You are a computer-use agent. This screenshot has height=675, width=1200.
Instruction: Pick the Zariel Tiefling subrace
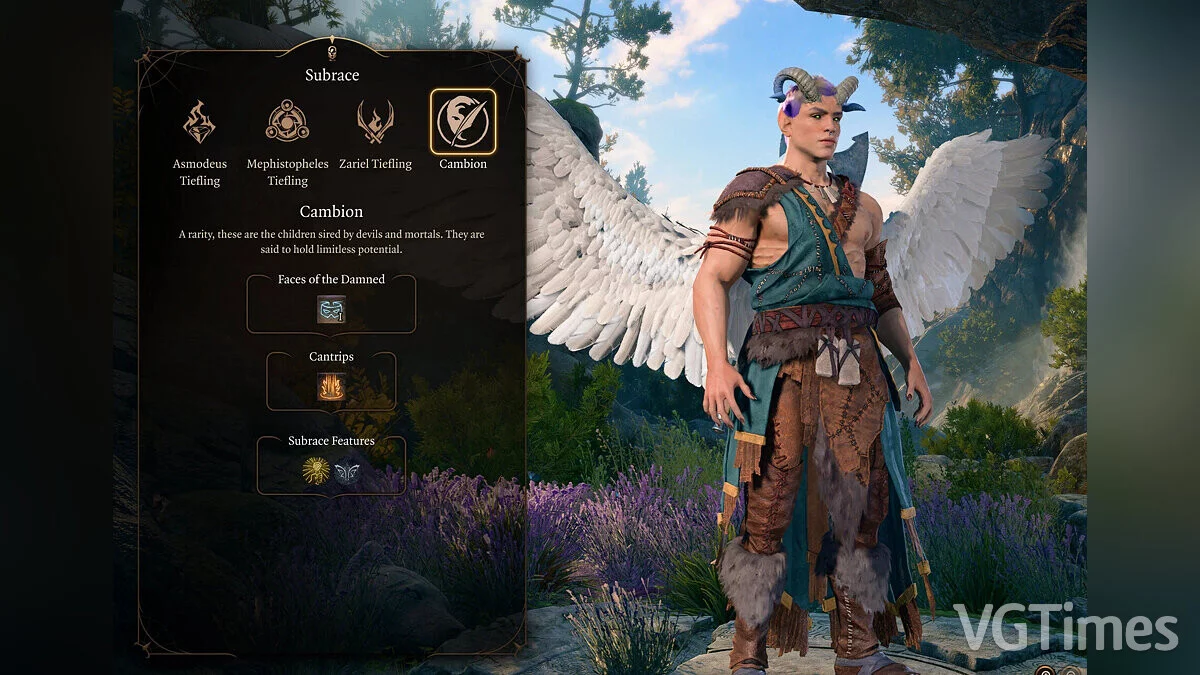pos(375,122)
